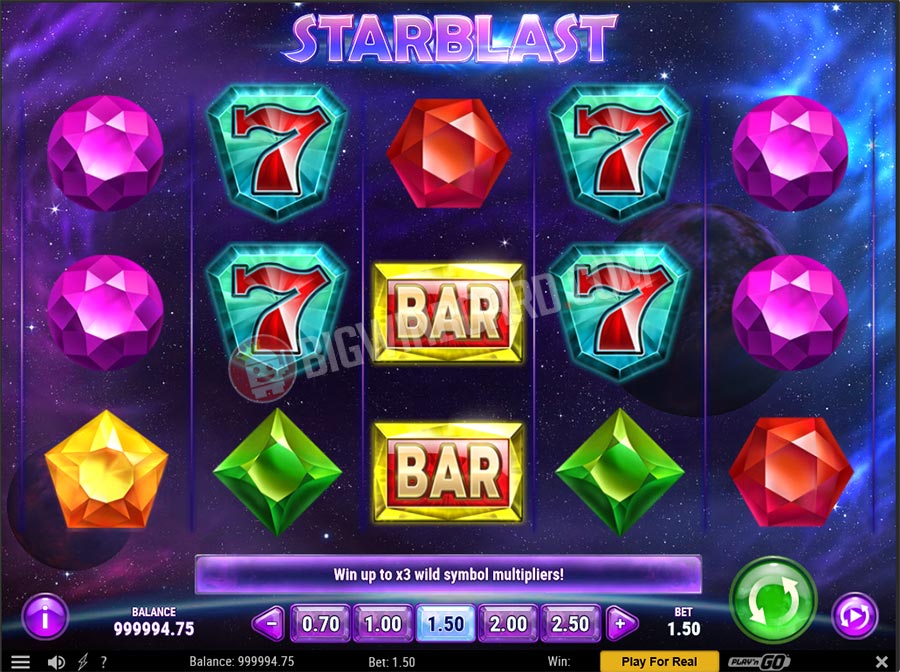Open the purple info paytable button

(45, 616)
